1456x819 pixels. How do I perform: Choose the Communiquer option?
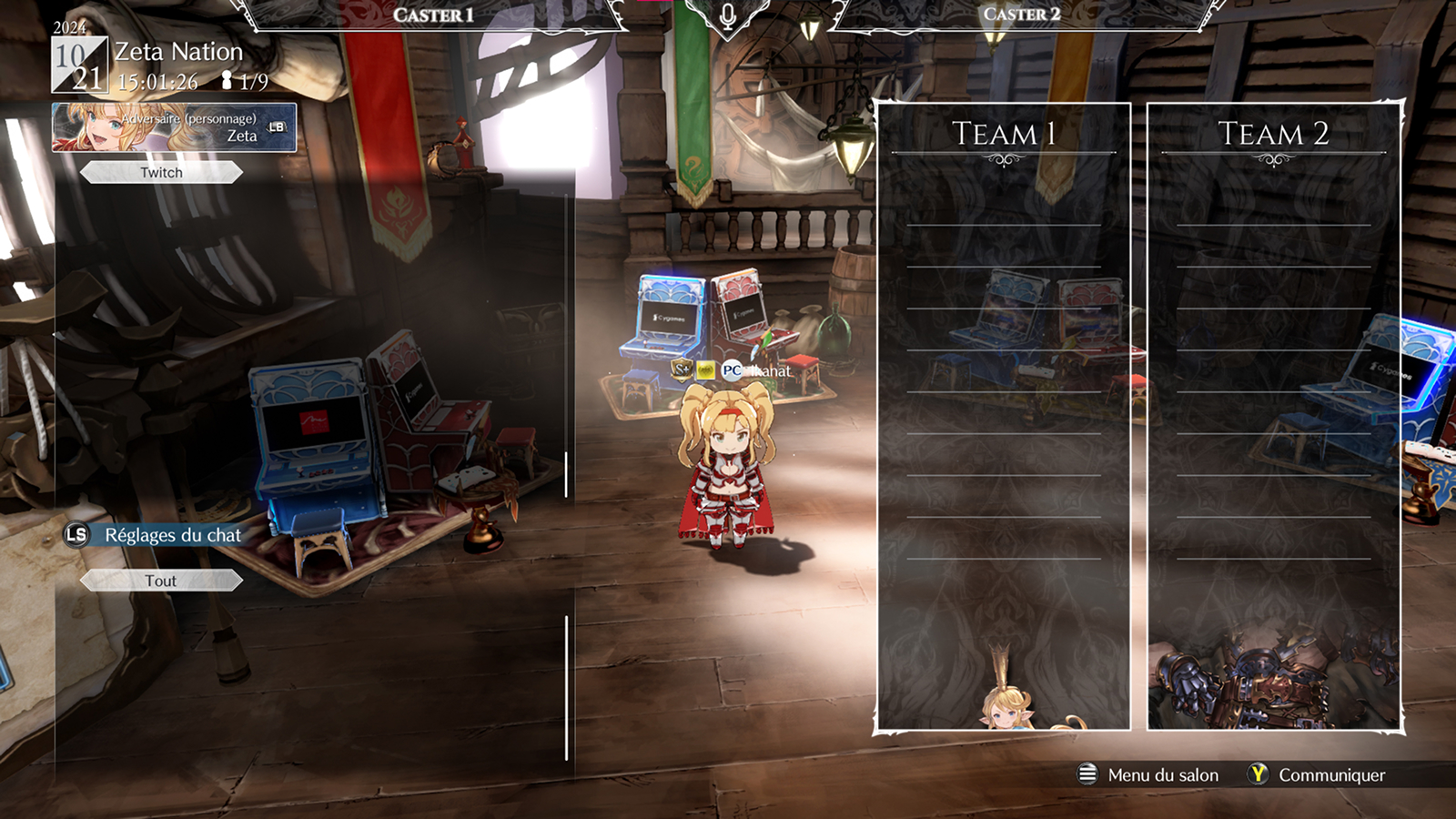pos(1317,774)
